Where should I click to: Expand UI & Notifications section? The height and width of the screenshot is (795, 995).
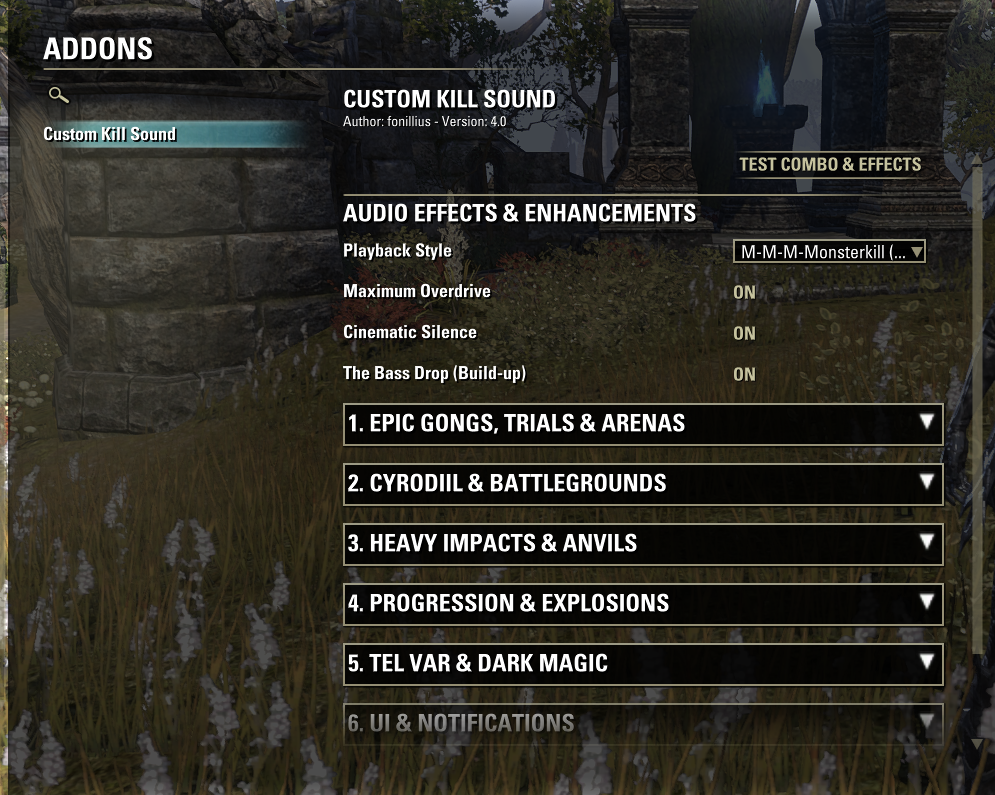pyautogui.click(x=642, y=722)
